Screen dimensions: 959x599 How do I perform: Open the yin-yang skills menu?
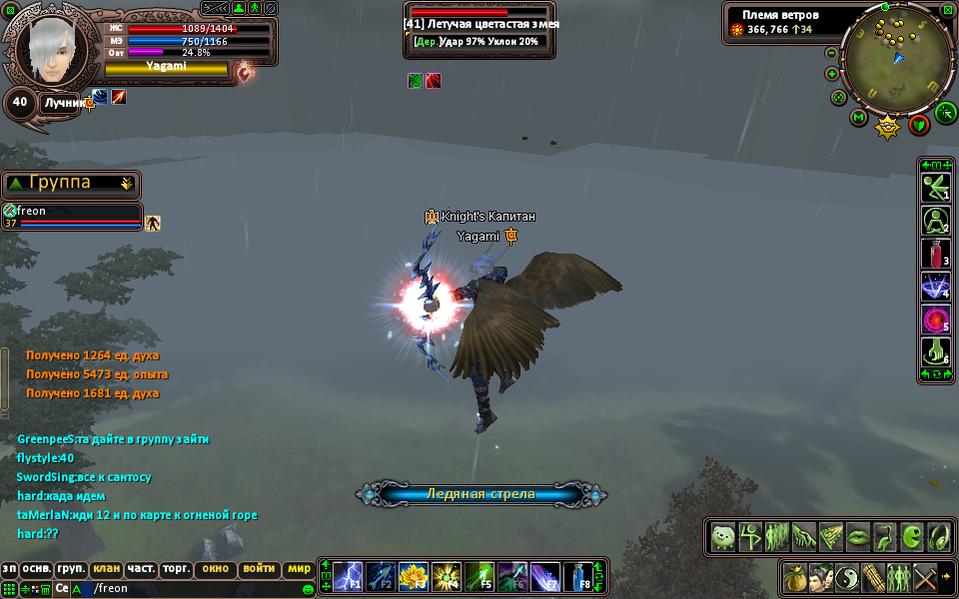coord(848,577)
